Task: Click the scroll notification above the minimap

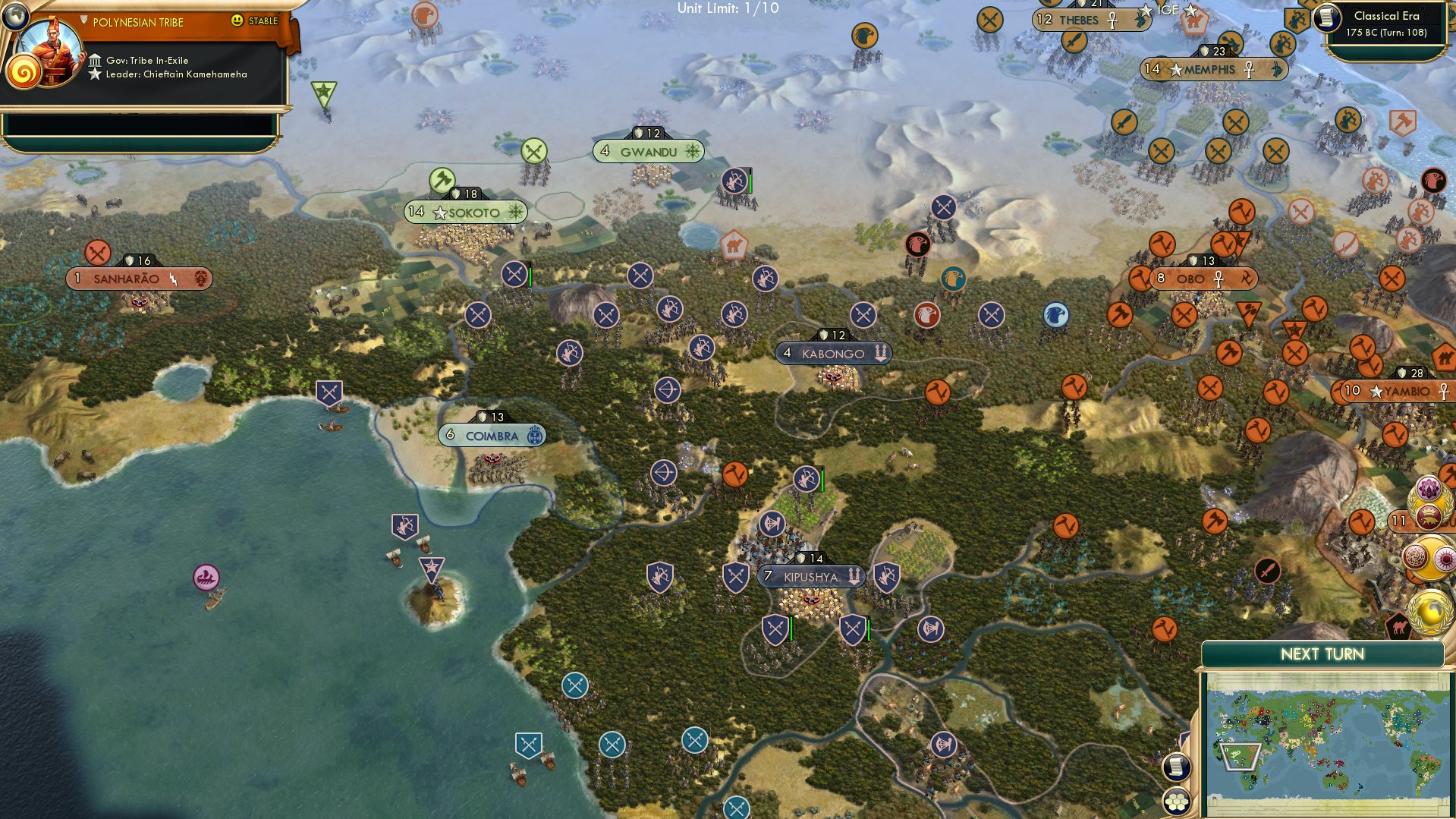Action: pos(1177,767)
